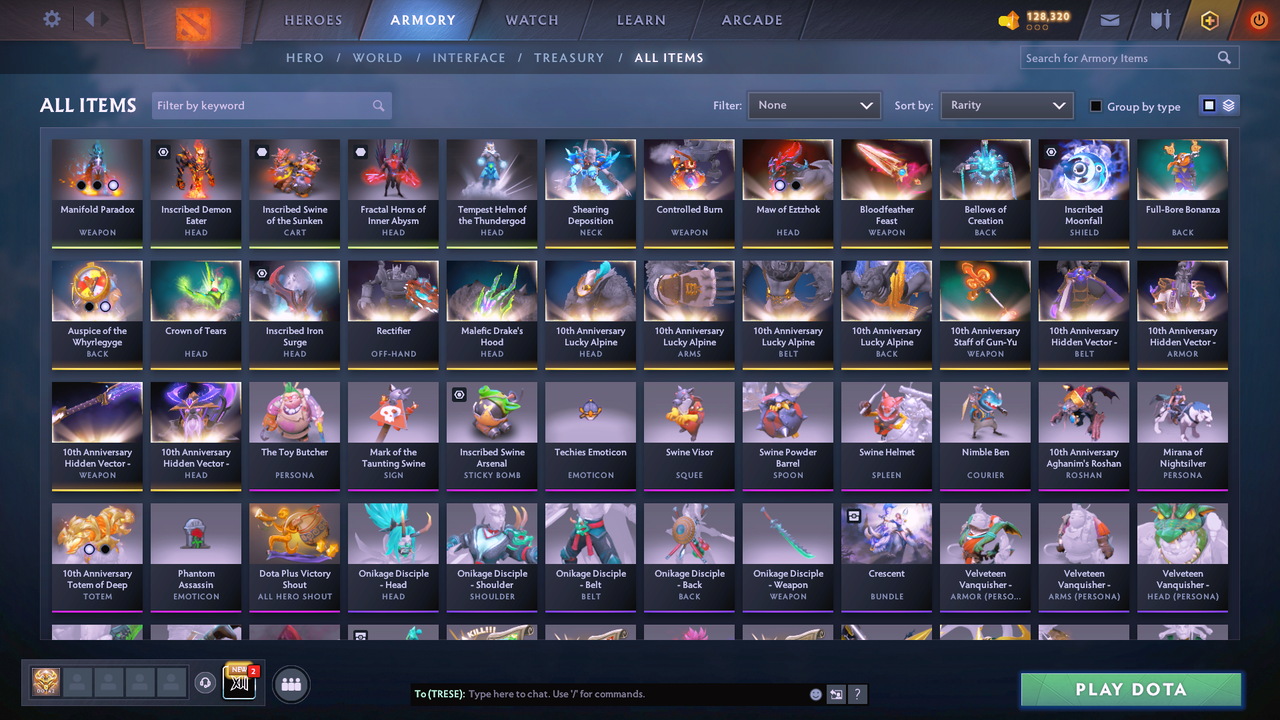Toggle the grid view layout icon
Screen dimensions: 1280x720
tap(1208, 105)
